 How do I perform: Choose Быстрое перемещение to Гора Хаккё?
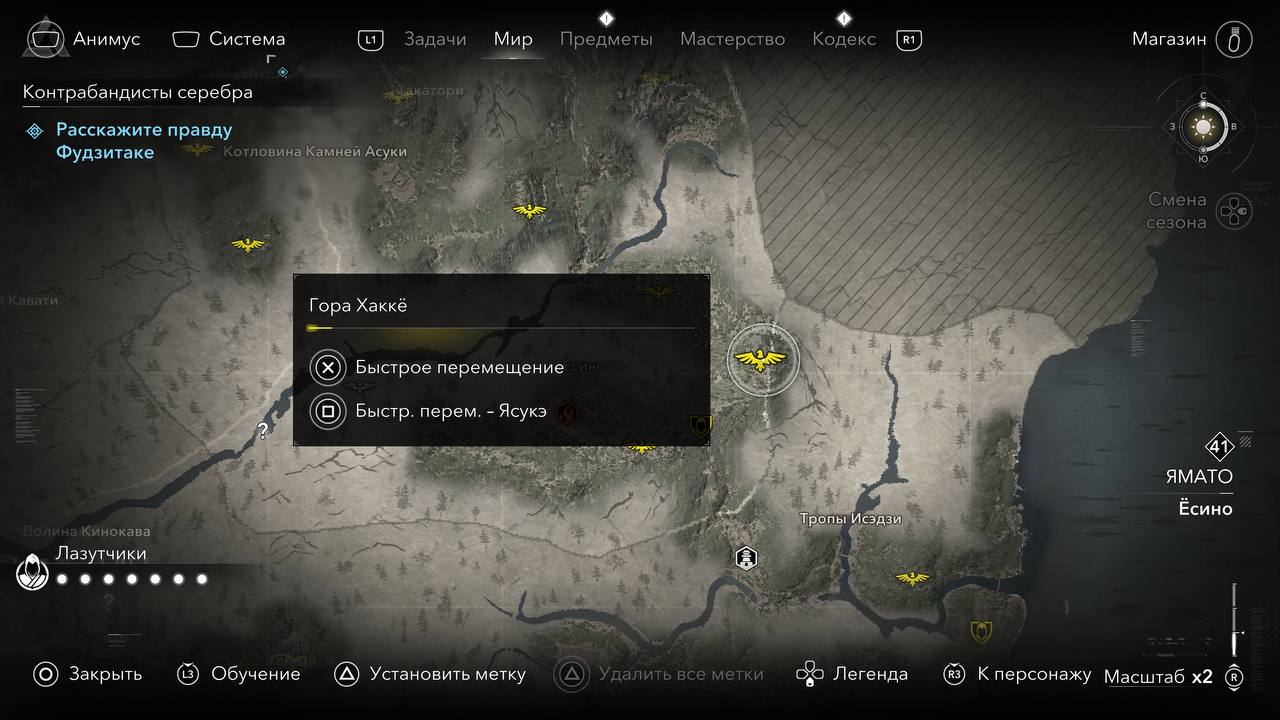459,367
